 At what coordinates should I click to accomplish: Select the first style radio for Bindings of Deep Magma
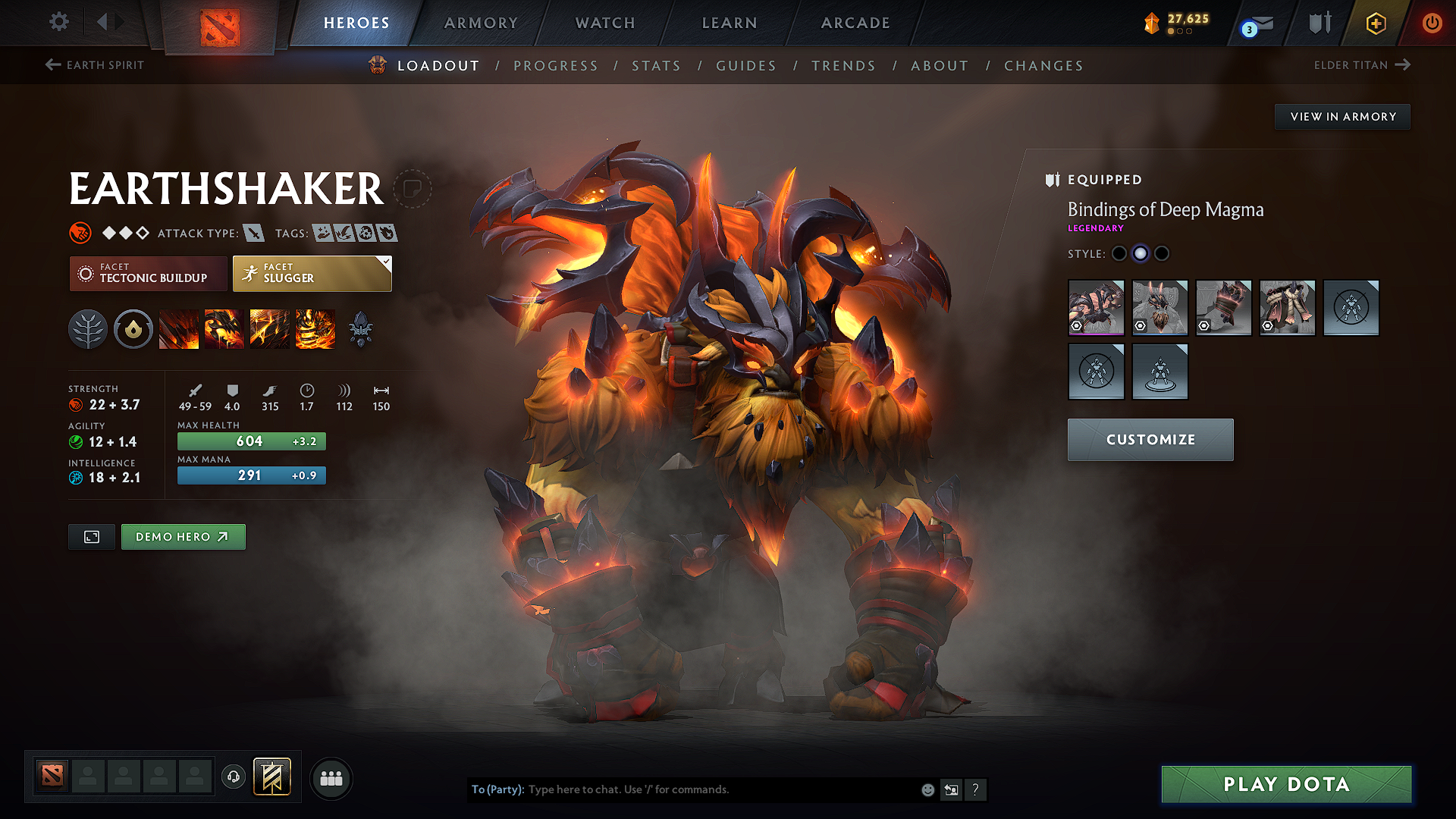point(1119,254)
